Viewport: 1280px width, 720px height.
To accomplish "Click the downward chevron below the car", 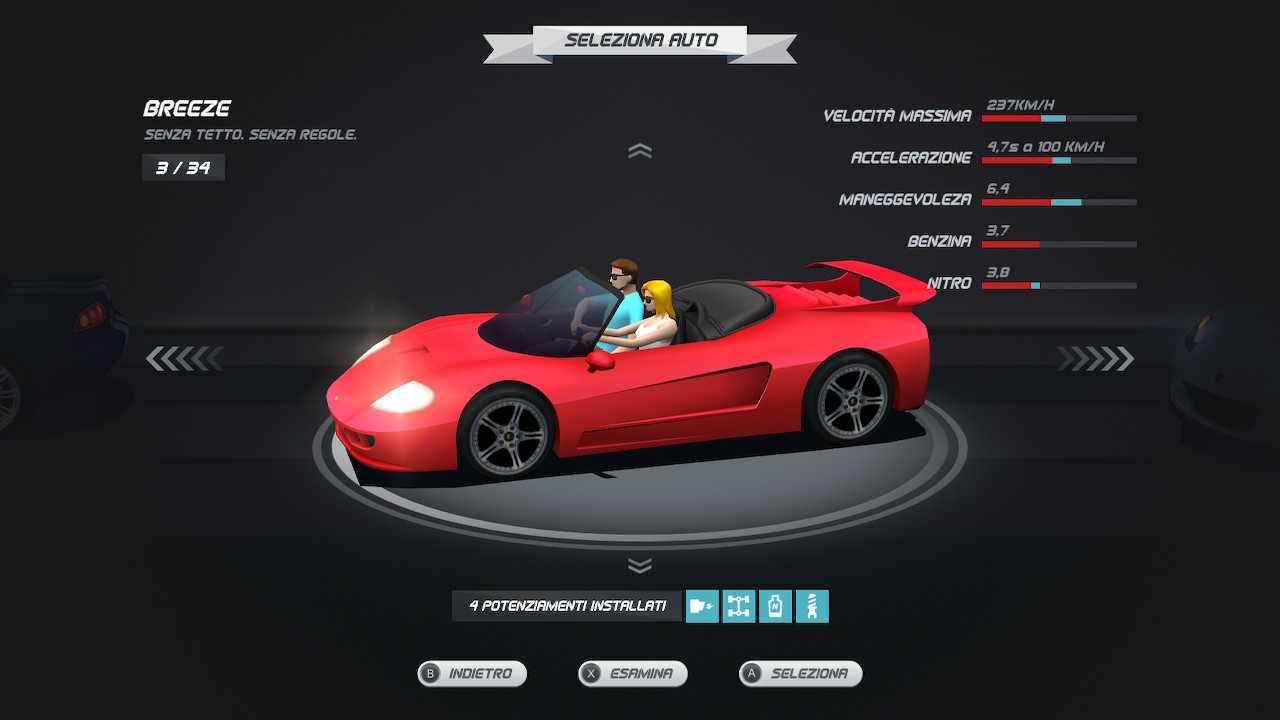I will [640, 566].
